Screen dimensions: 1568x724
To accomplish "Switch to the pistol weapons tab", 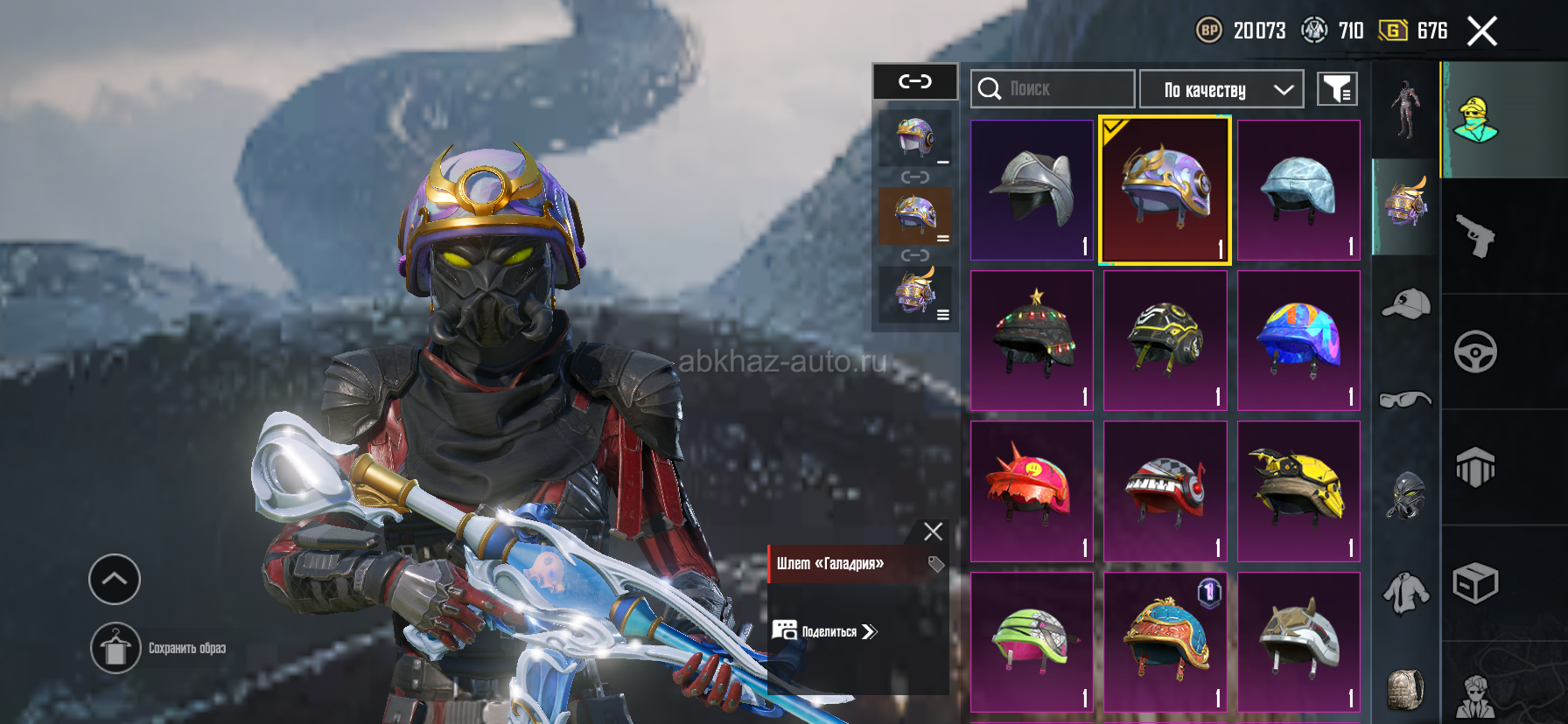I will point(1475,236).
